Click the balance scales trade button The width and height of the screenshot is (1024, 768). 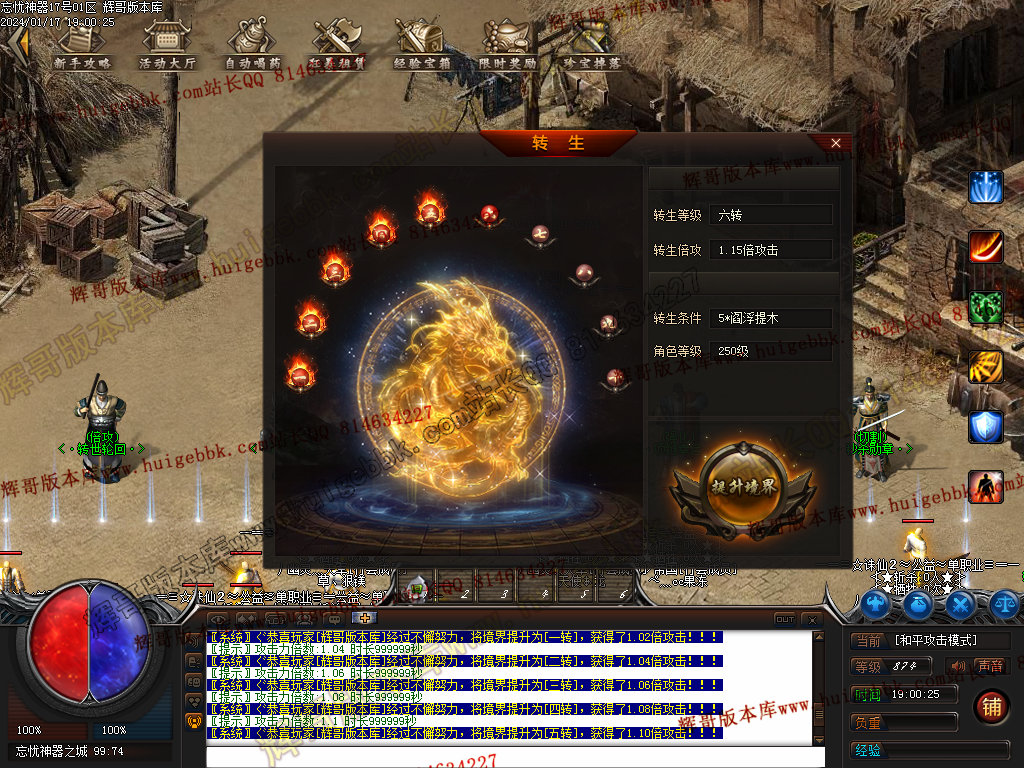1003,603
